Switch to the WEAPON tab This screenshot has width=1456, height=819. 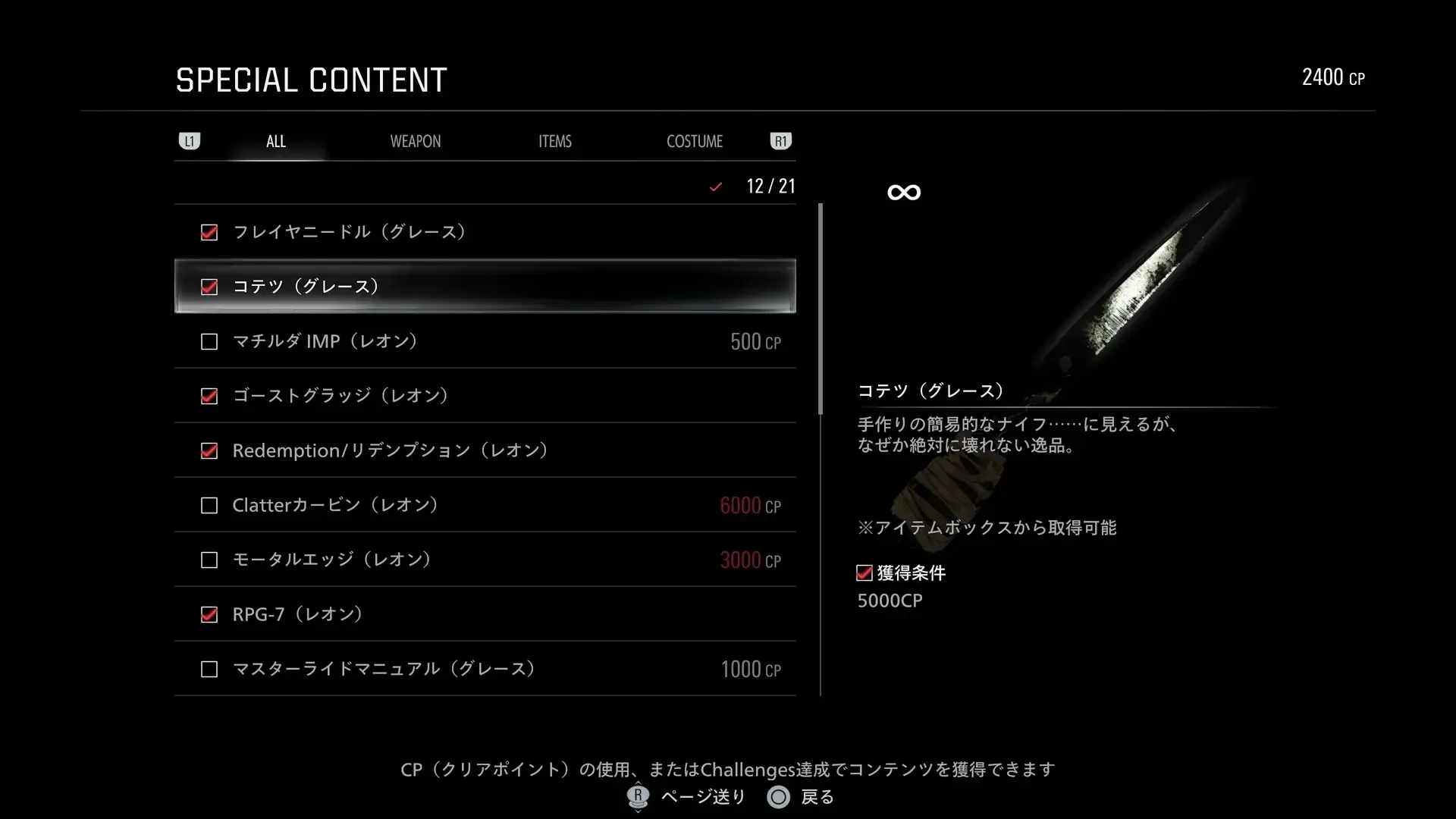pos(416,140)
